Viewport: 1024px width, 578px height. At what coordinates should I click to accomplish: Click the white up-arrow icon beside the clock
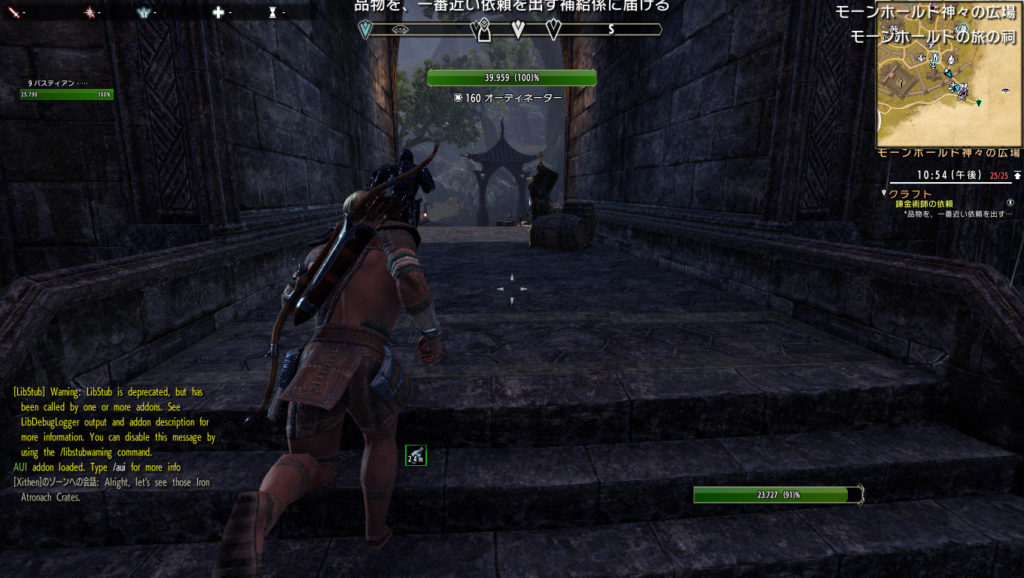tap(1017, 175)
